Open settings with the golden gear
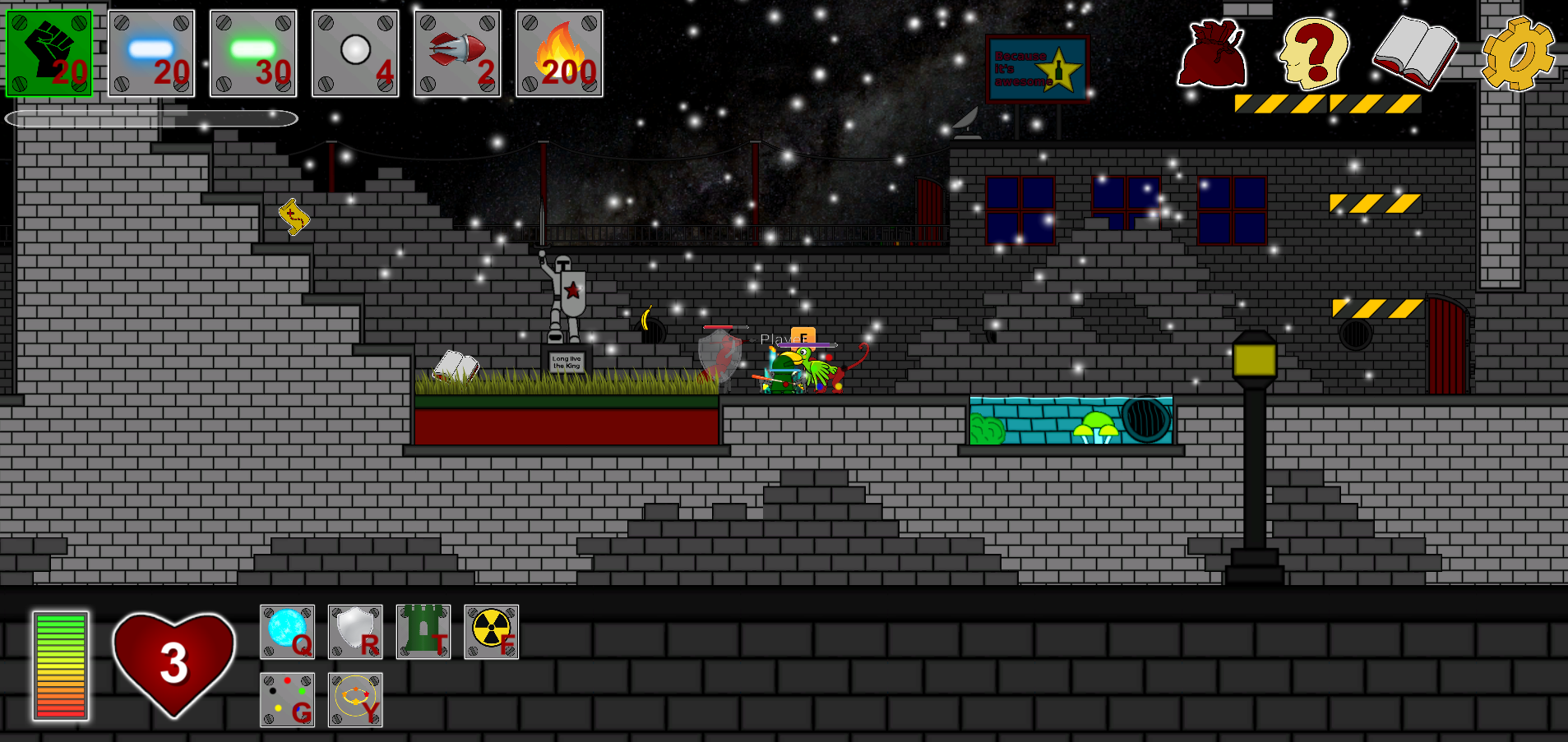The height and width of the screenshot is (742, 1568). click(1518, 54)
